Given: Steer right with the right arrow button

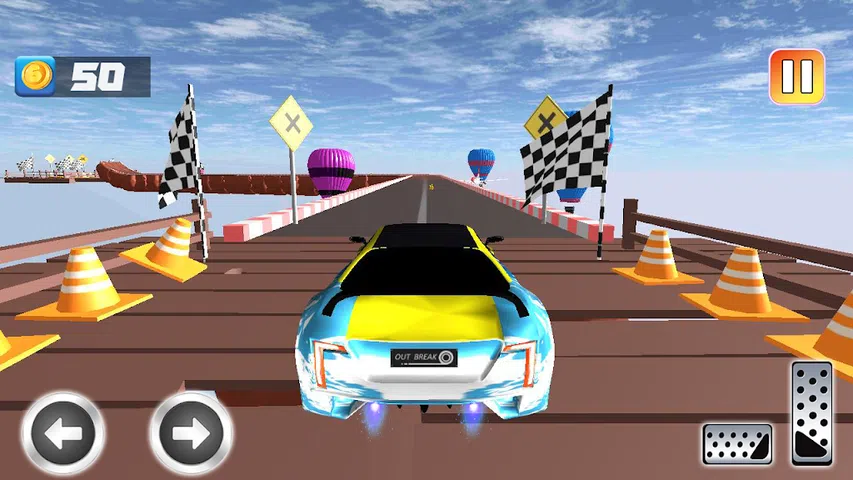Looking at the screenshot, I should tap(190, 434).
